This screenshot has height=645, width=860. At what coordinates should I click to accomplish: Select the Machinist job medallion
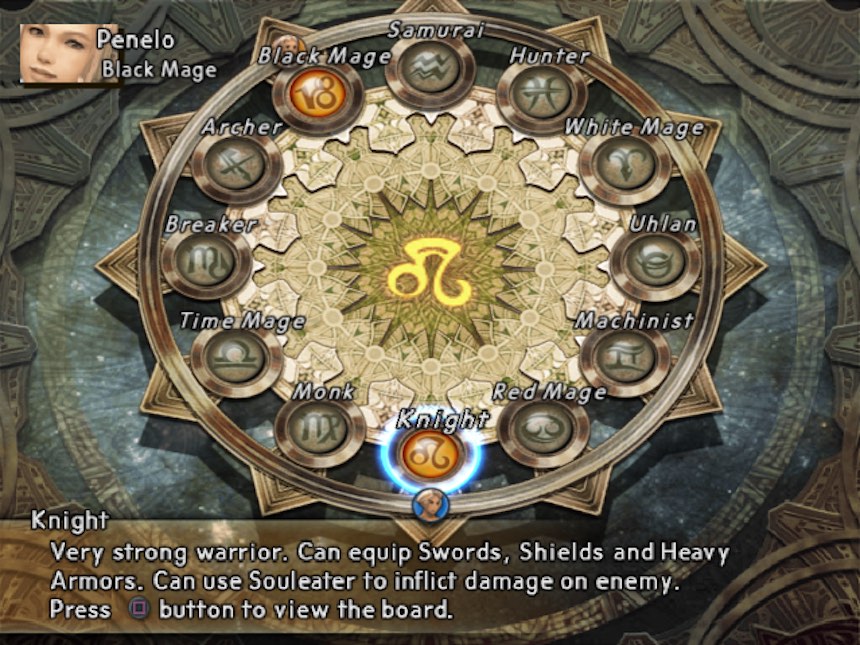tap(624, 357)
